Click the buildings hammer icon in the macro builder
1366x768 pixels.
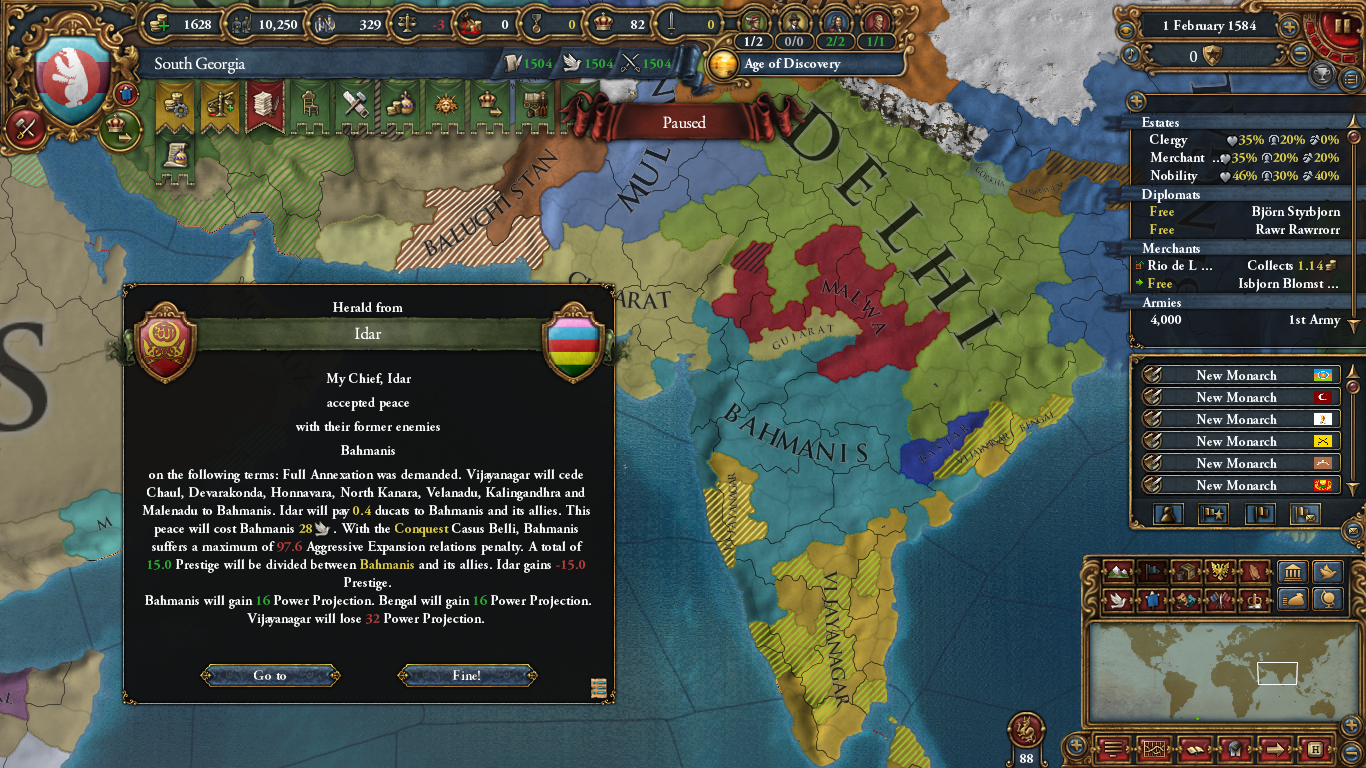[x=357, y=103]
